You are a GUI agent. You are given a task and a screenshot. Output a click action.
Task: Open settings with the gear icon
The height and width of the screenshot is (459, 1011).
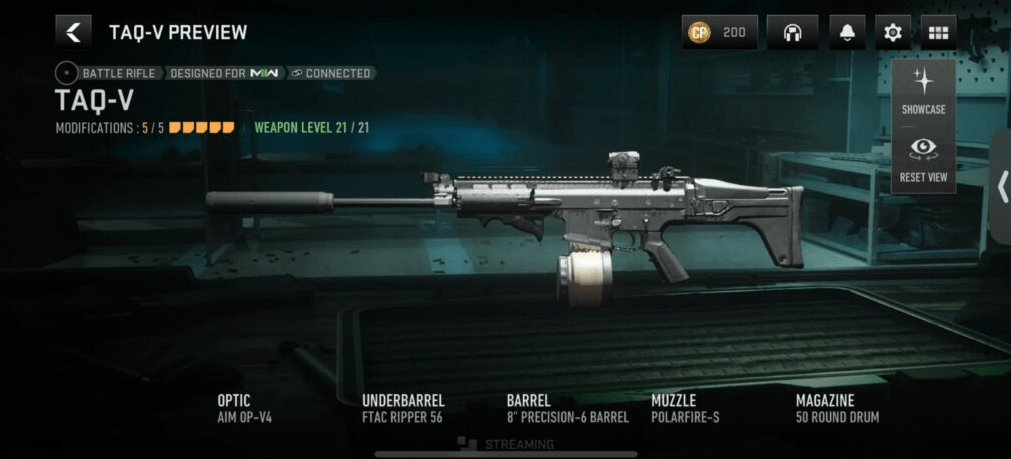pos(892,32)
